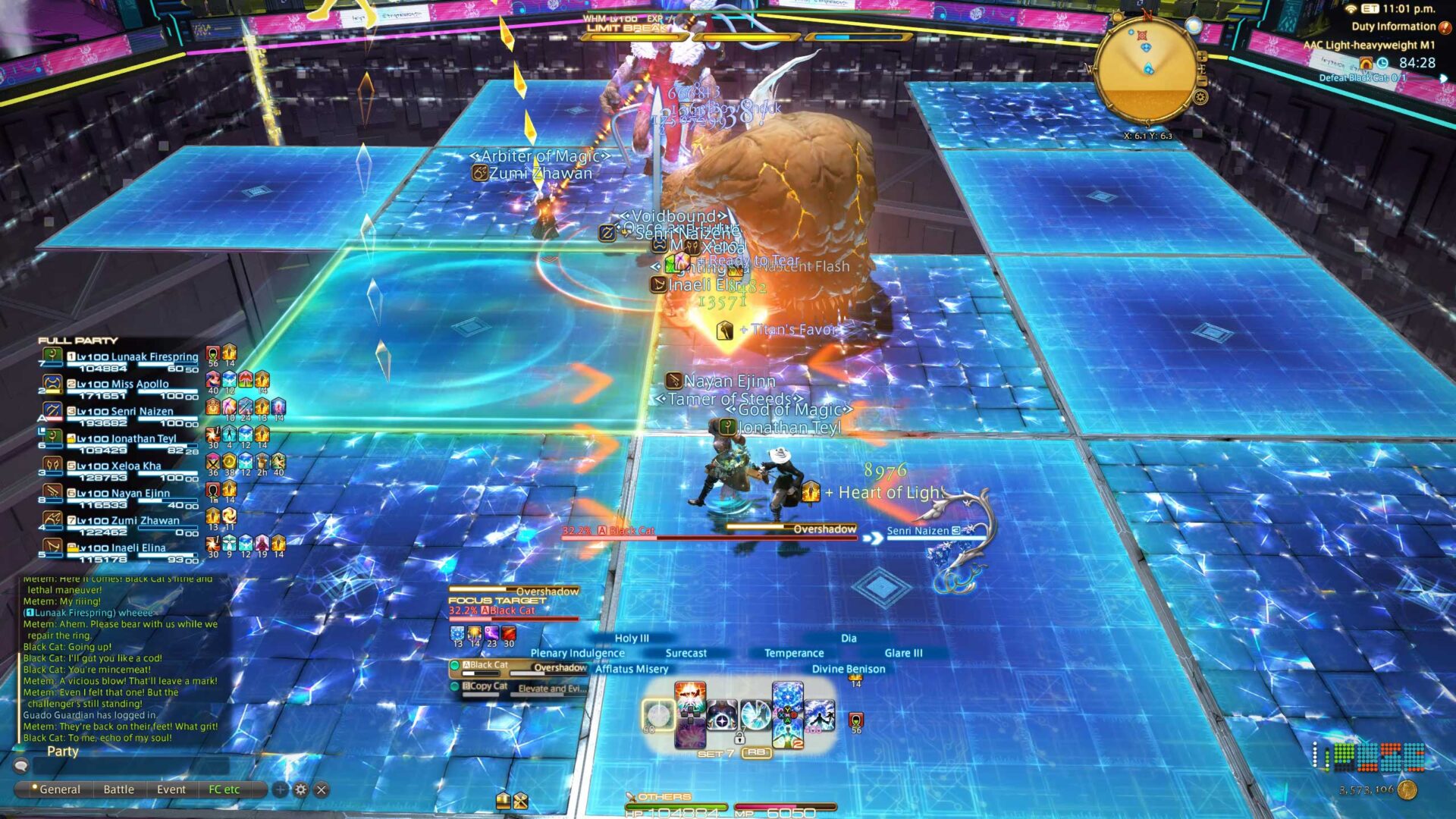The height and width of the screenshot is (819, 1456).
Task: Click the clock icon beside the 84:28 timer
Action: [1382, 64]
